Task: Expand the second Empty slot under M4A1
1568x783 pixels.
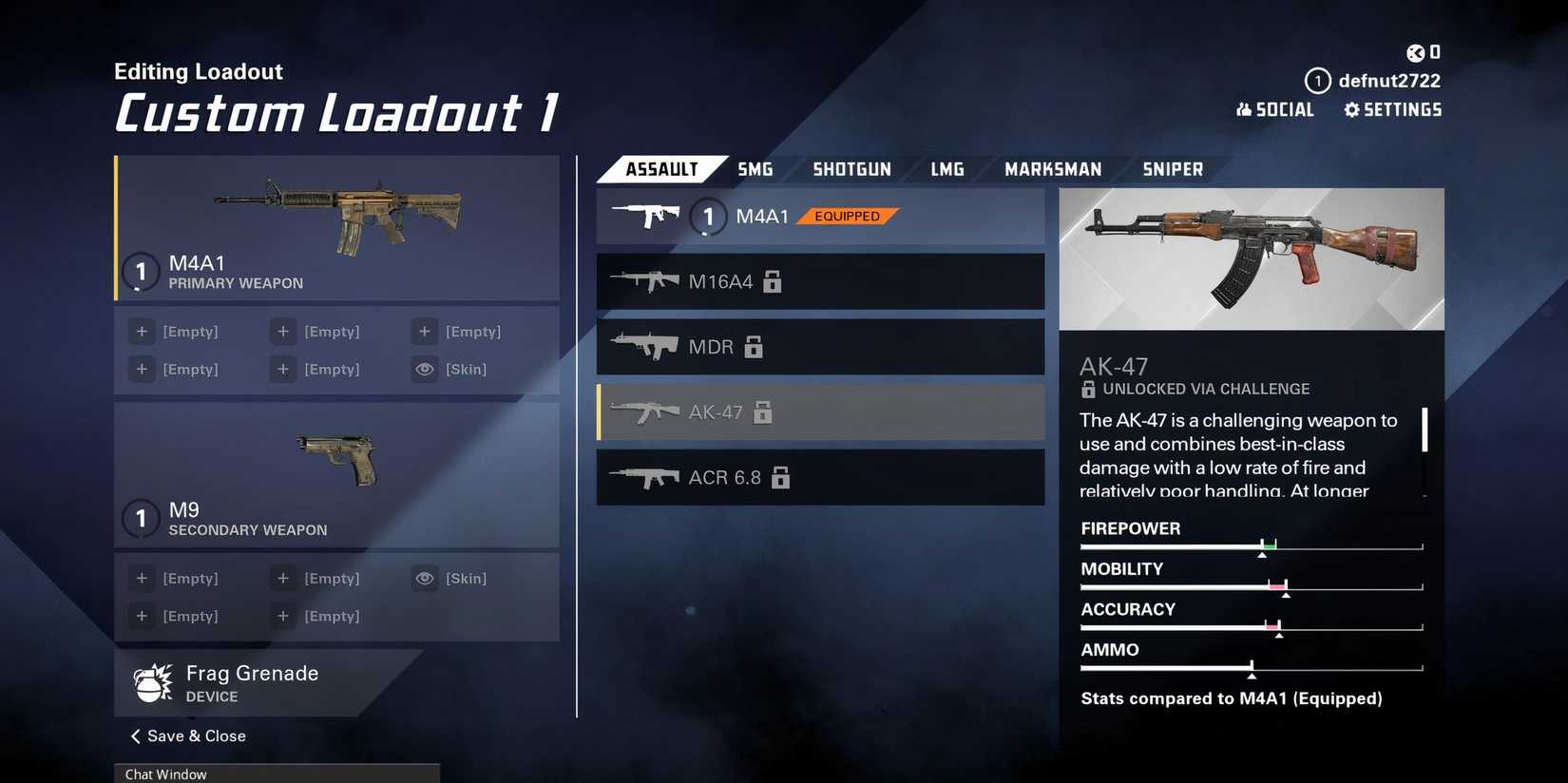Action: [x=282, y=331]
